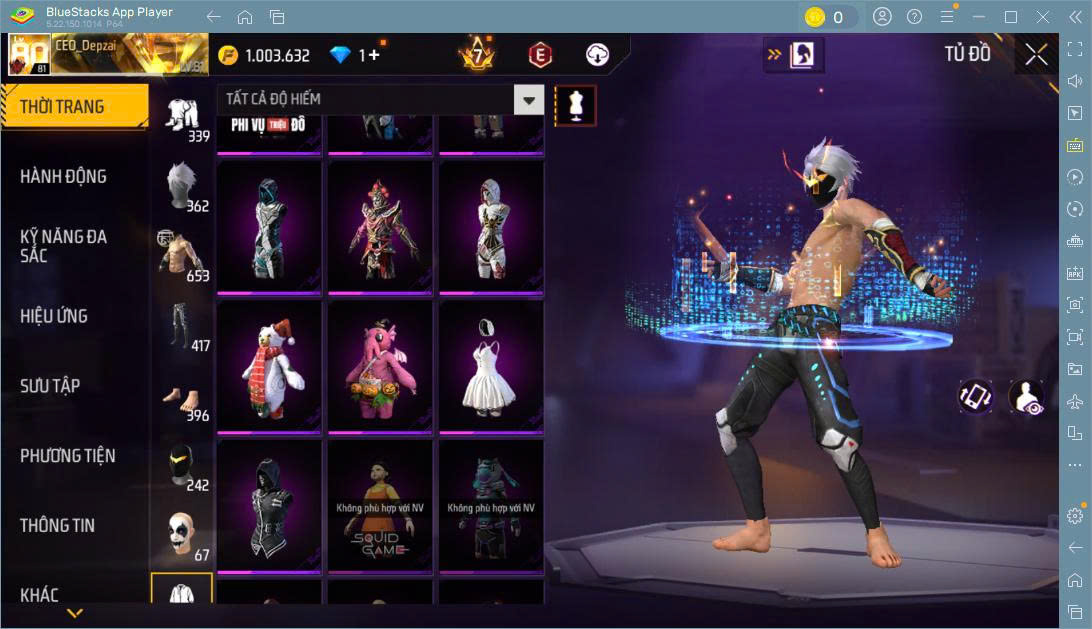
Task: Pick the bare feet shoes subcategory
Action: [x=181, y=396]
